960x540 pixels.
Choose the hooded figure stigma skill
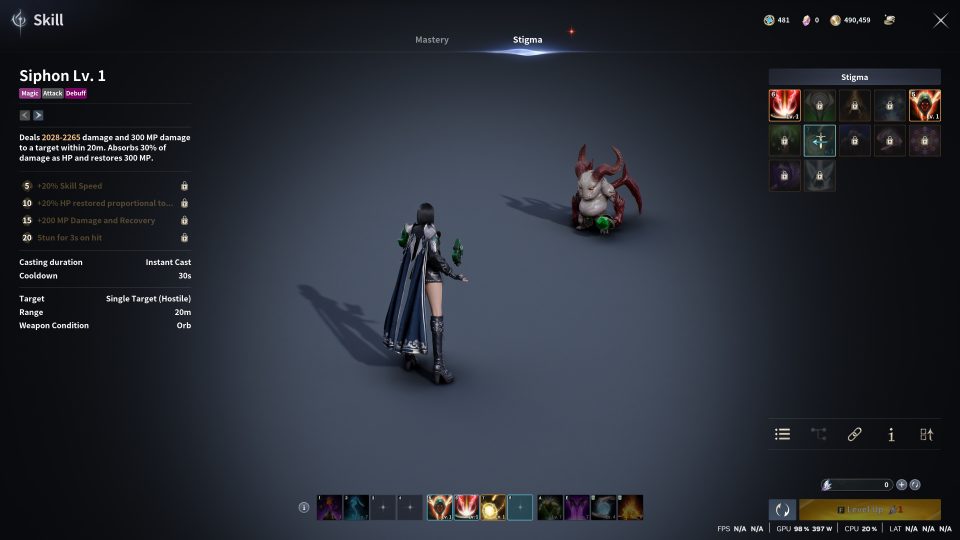pos(924,105)
